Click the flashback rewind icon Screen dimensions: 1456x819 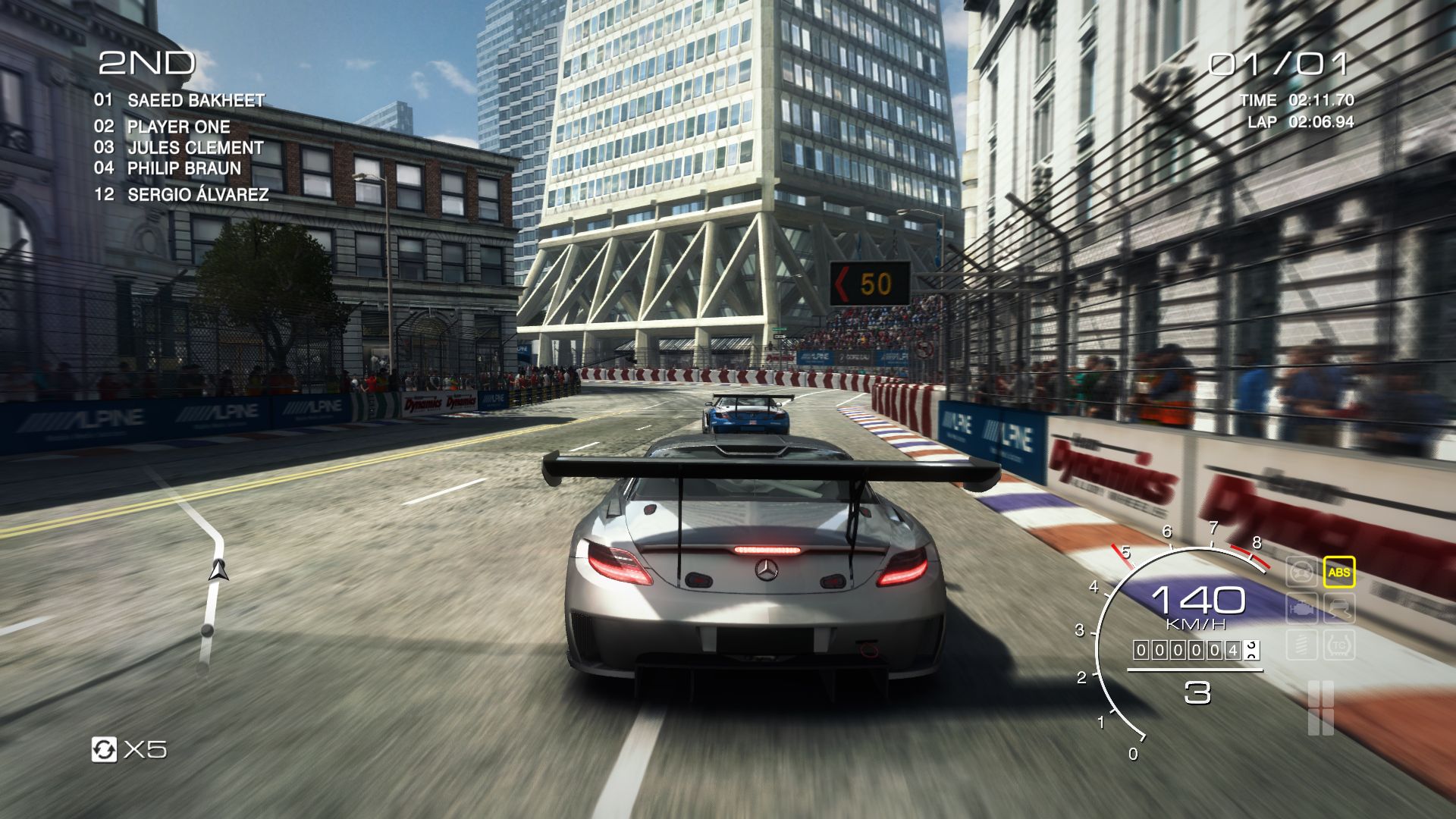click(x=105, y=749)
